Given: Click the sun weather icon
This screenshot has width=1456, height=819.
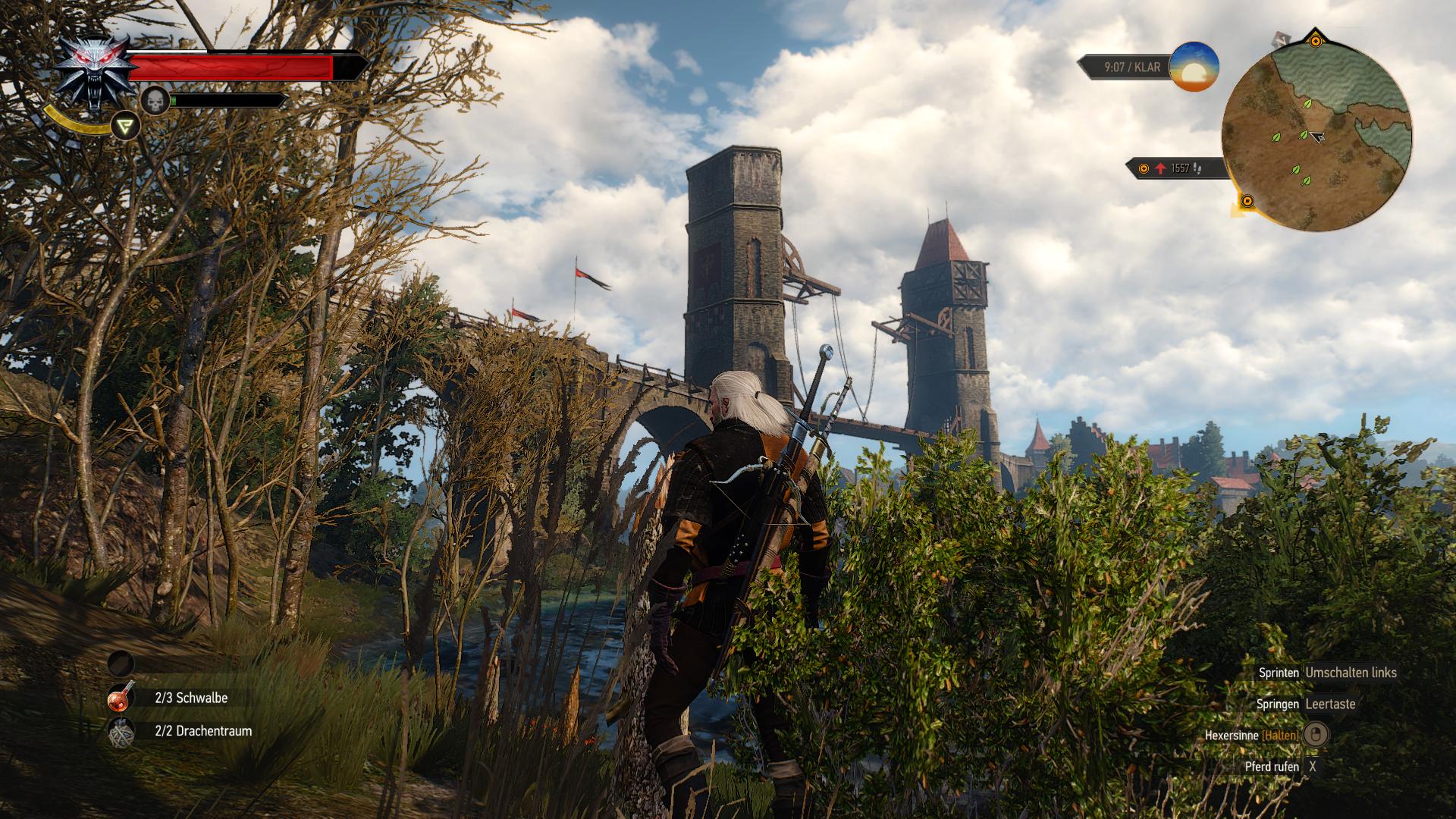Looking at the screenshot, I should [x=1194, y=67].
